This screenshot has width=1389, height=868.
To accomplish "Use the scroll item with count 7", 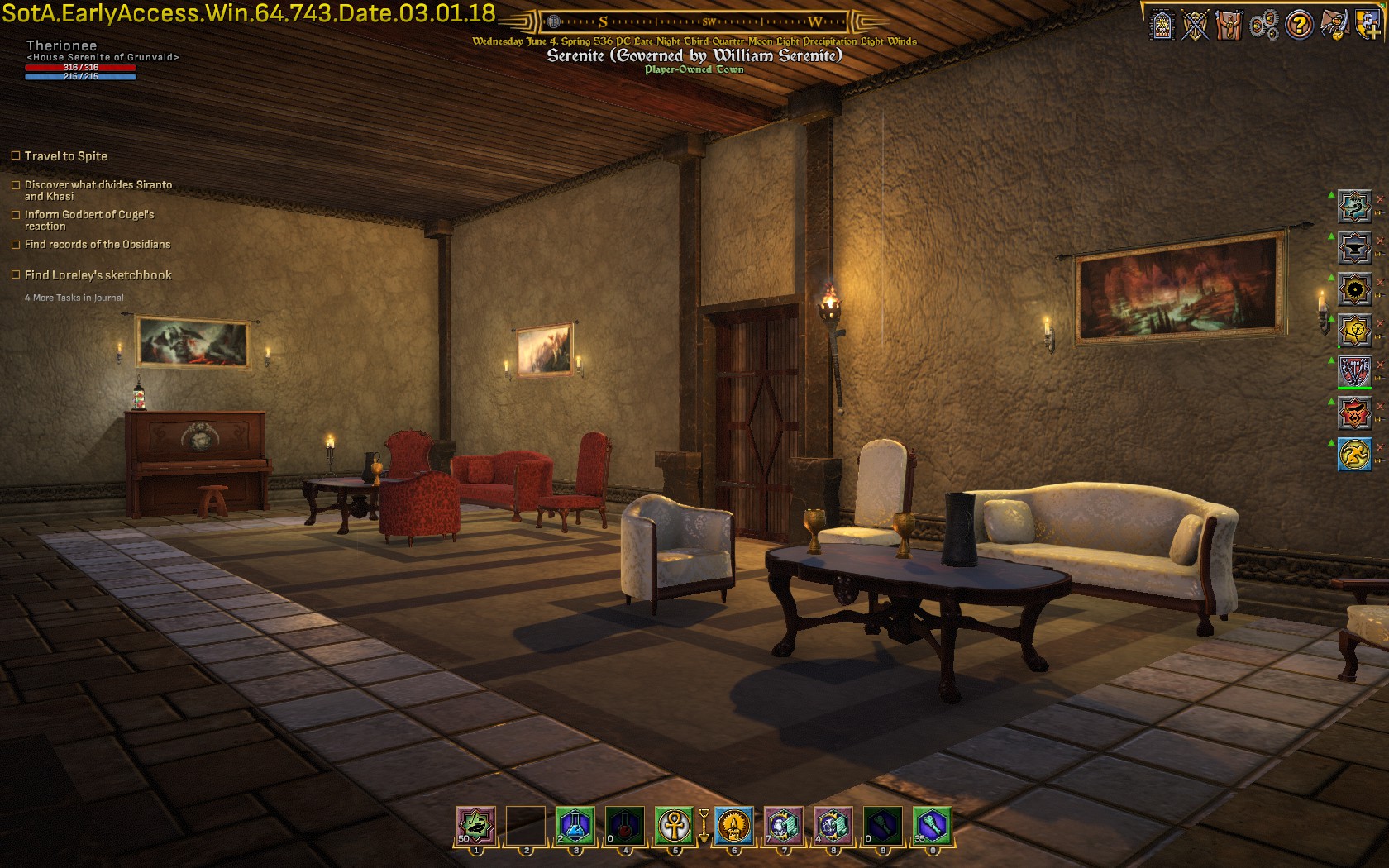I will (x=782, y=825).
